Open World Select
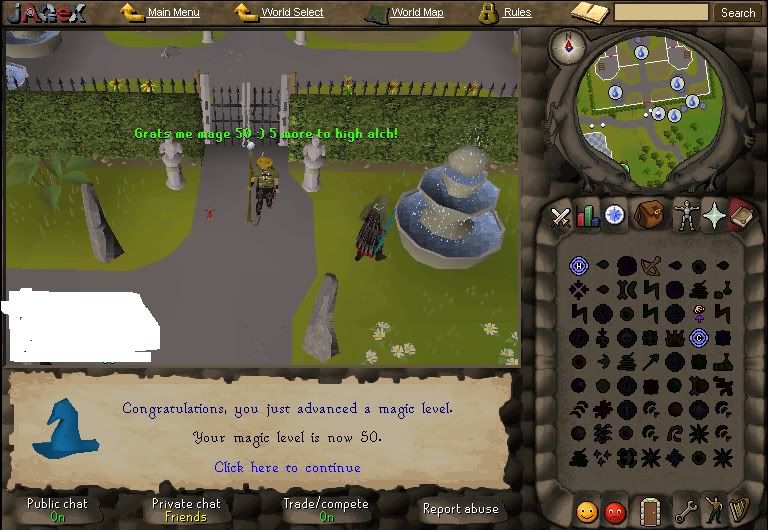 pos(291,12)
